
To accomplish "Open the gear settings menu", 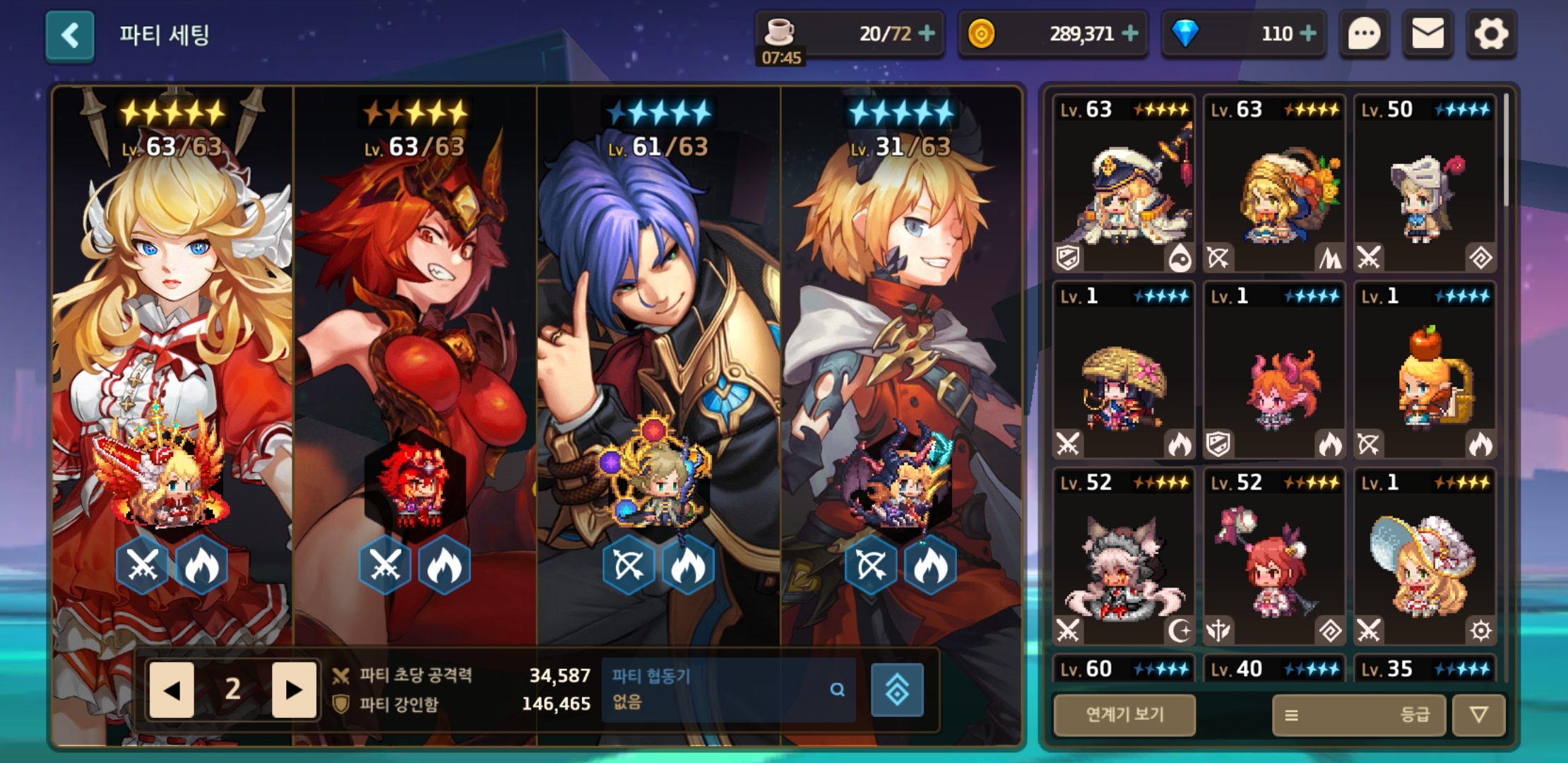I will pos(1491,34).
